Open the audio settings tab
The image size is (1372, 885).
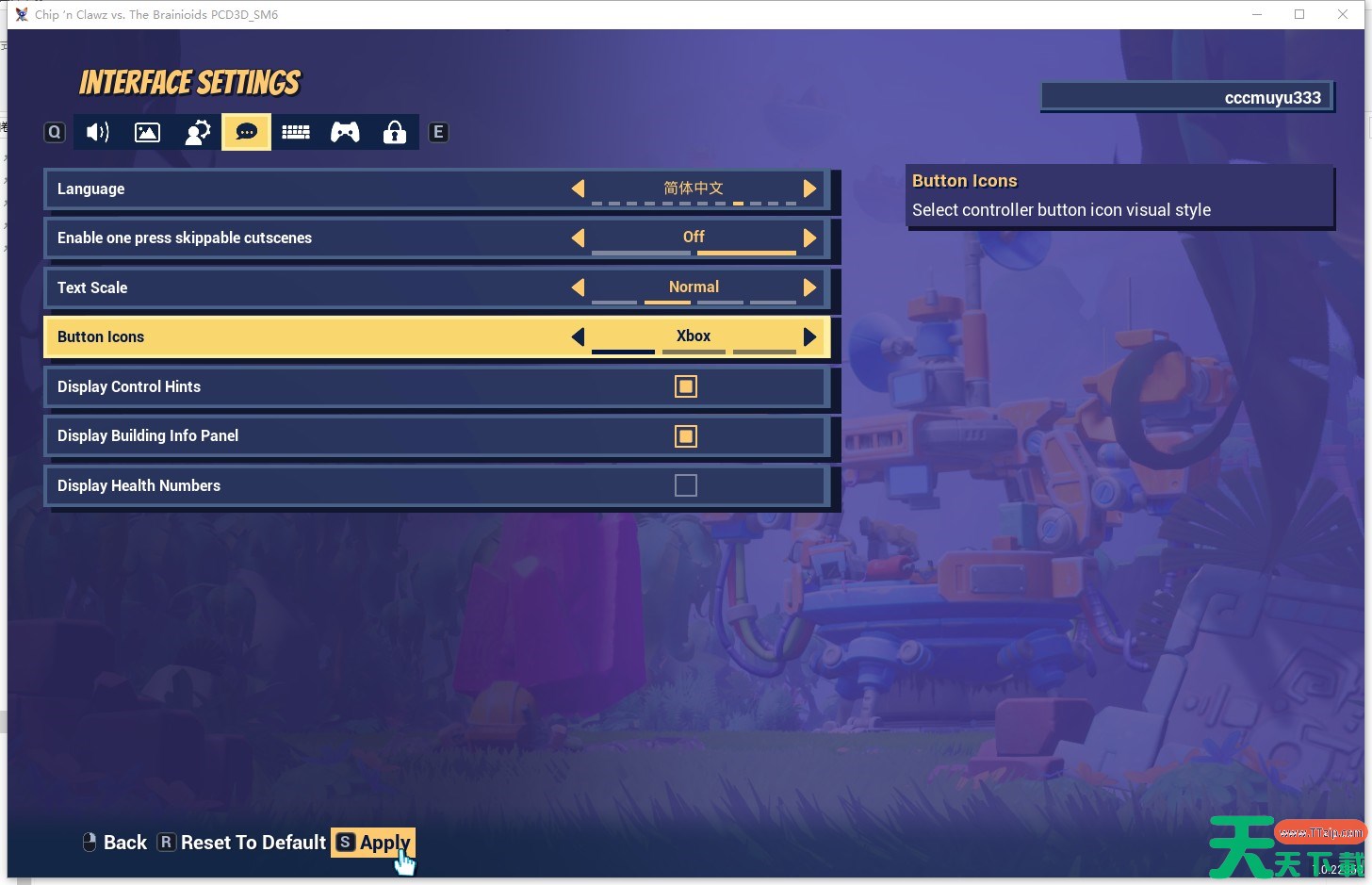pyautogui.click(x=98, y=133)
